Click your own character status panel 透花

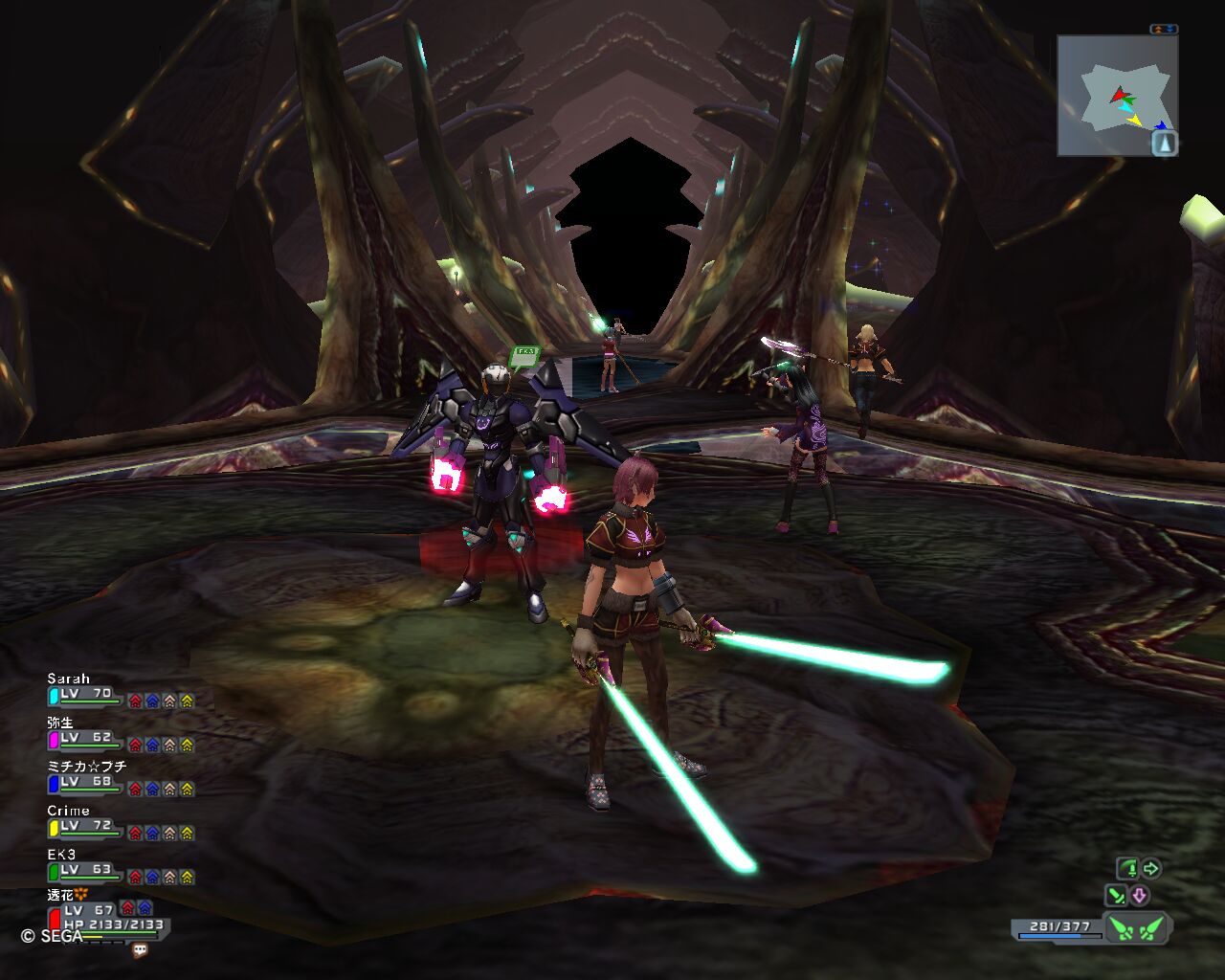point(105,919)
